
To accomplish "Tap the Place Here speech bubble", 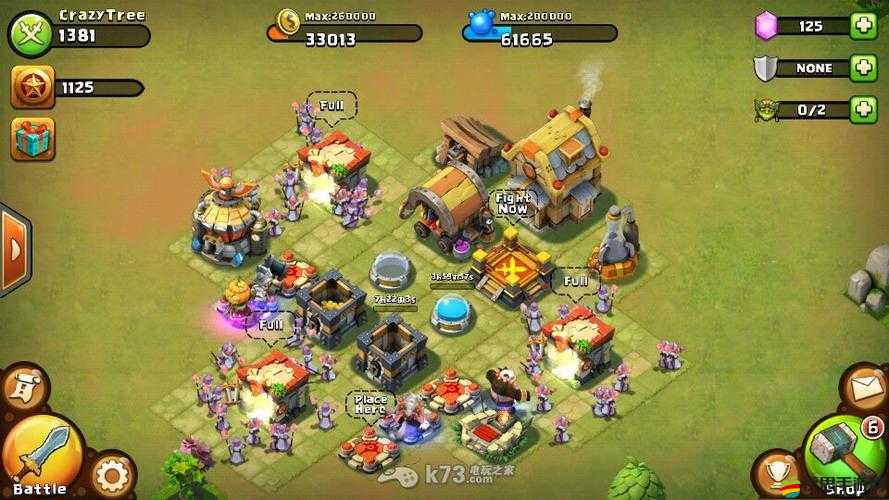I will point(368,404).
